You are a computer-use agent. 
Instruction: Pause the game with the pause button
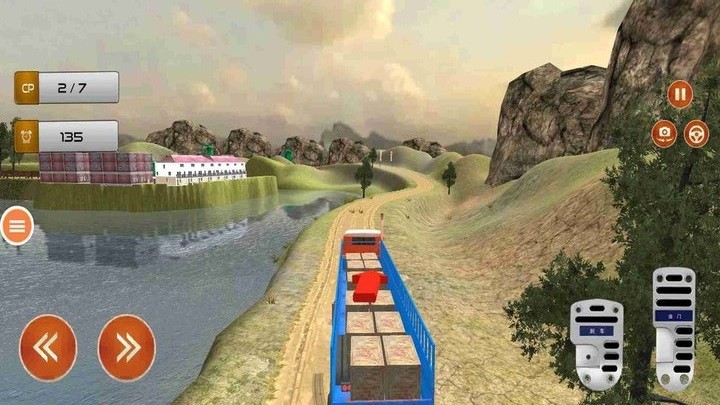(680, 95)
